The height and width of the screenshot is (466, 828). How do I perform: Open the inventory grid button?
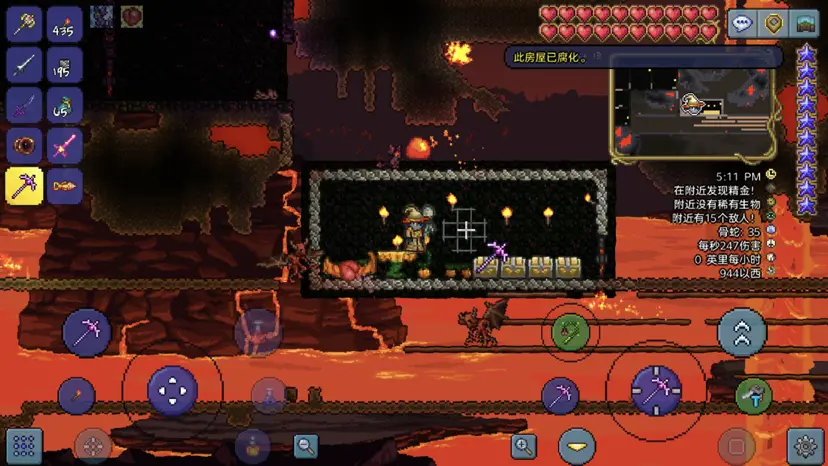[24, 445]
